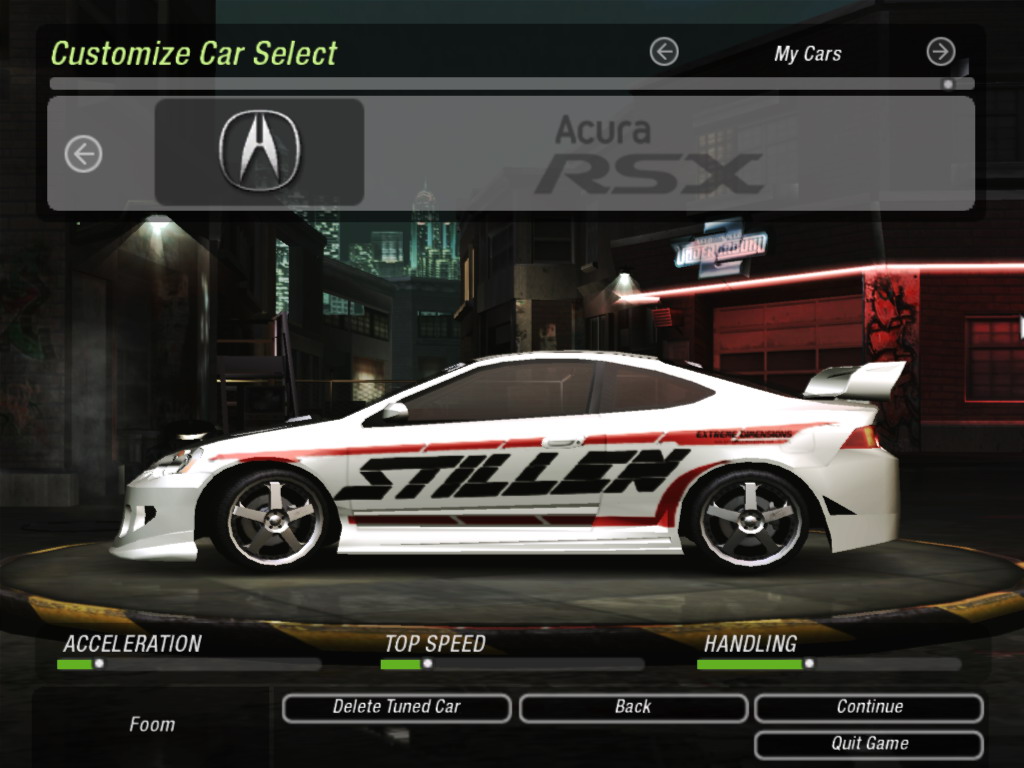Continue with the selected Acura RSX

[869, 707]
